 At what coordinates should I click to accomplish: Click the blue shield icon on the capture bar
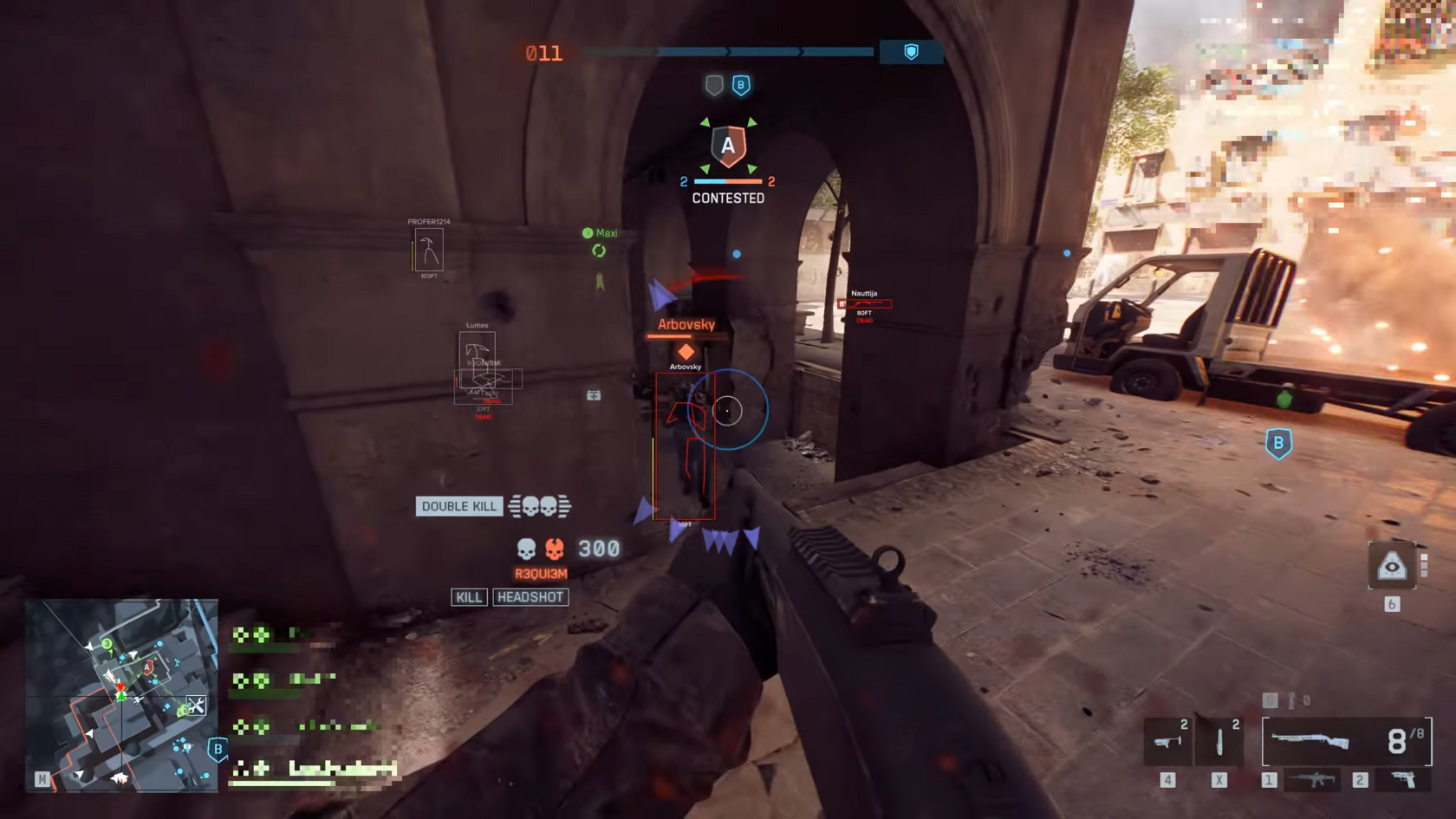click(x=911, y=52)
